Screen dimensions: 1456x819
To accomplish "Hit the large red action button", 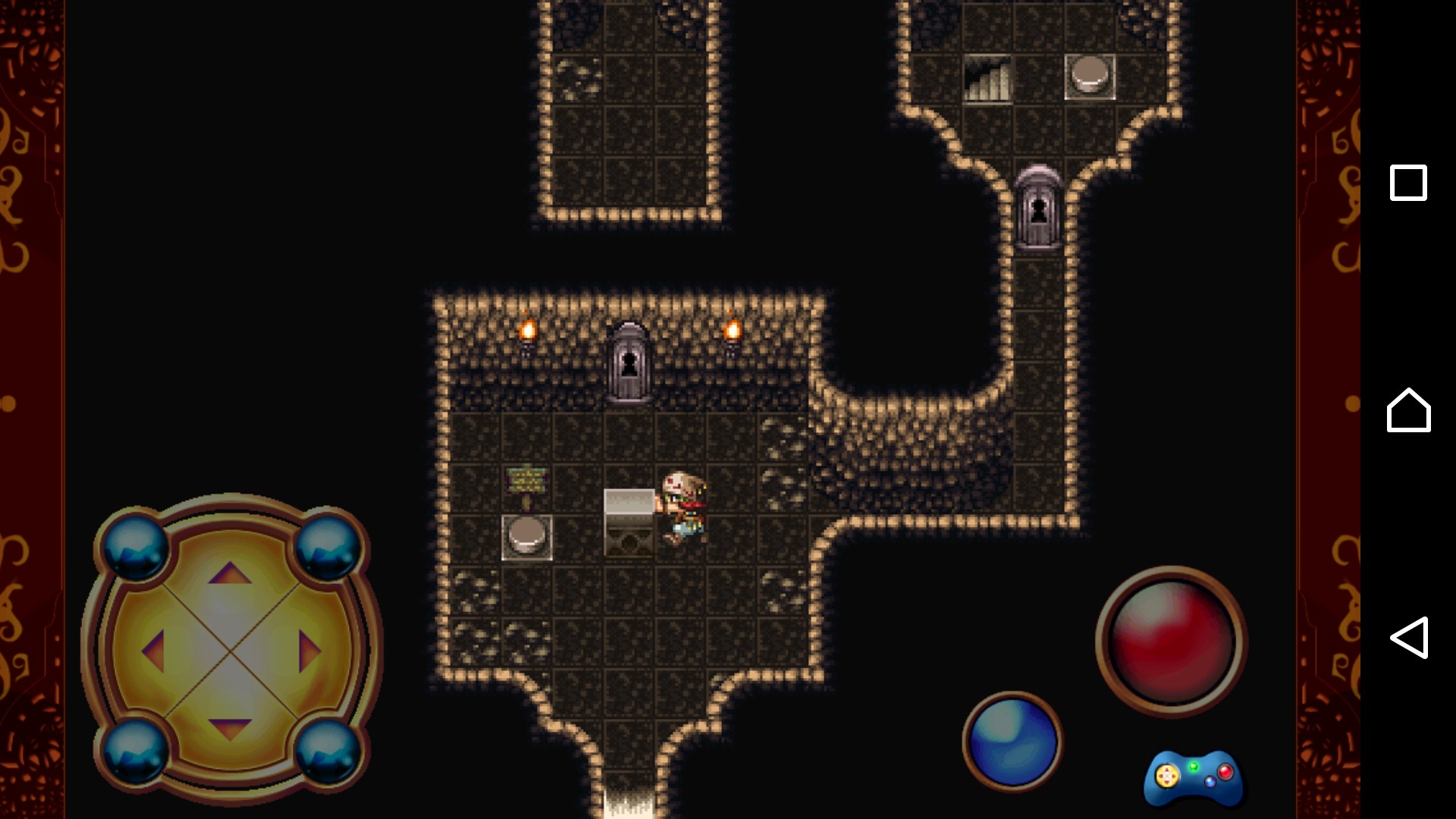I will tap(1170, 642).
